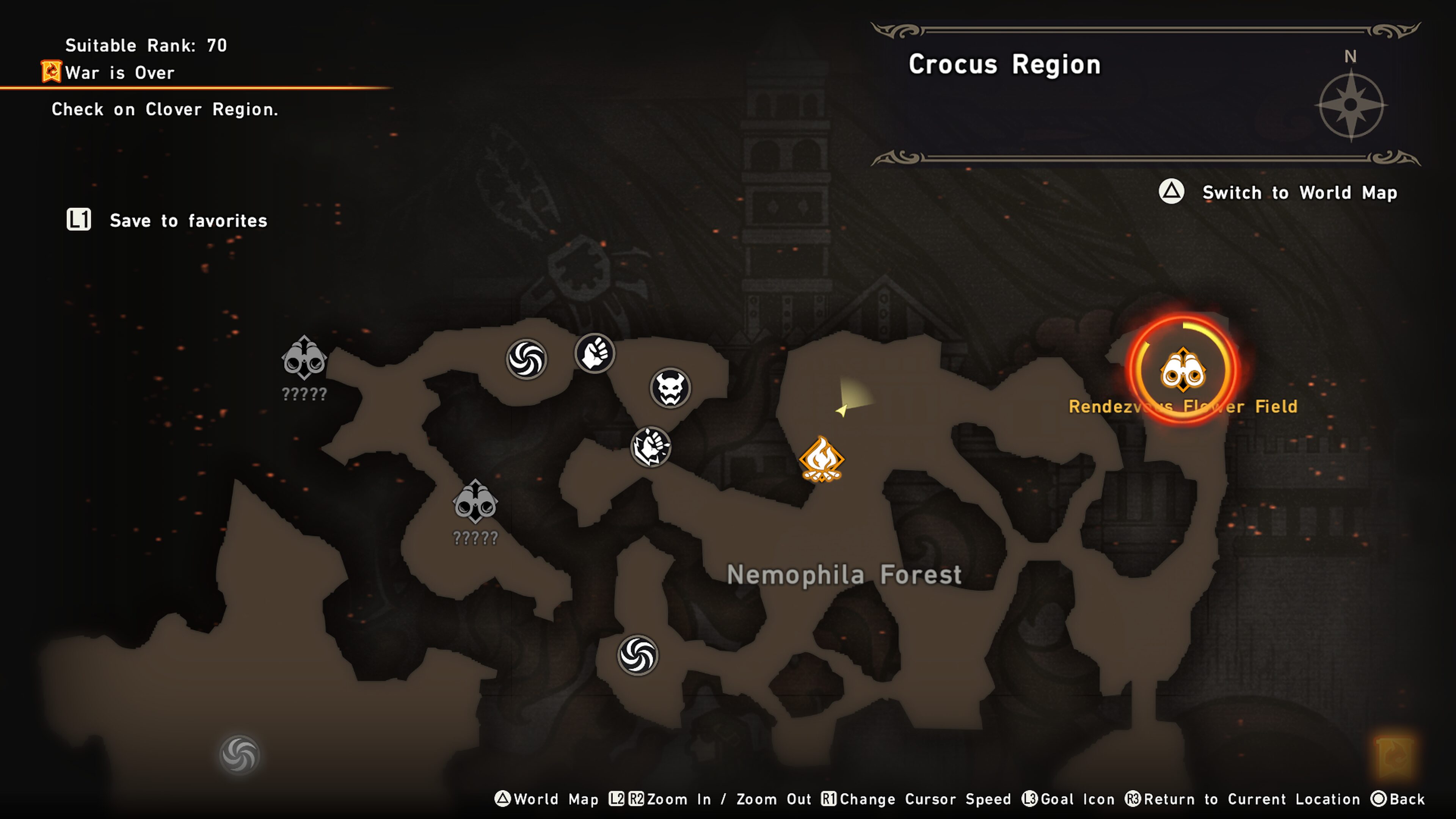The height and width of the screenshot is (819, 1456).
Task: Click the compass rose in the region panel
Action: coord(1350,105)
